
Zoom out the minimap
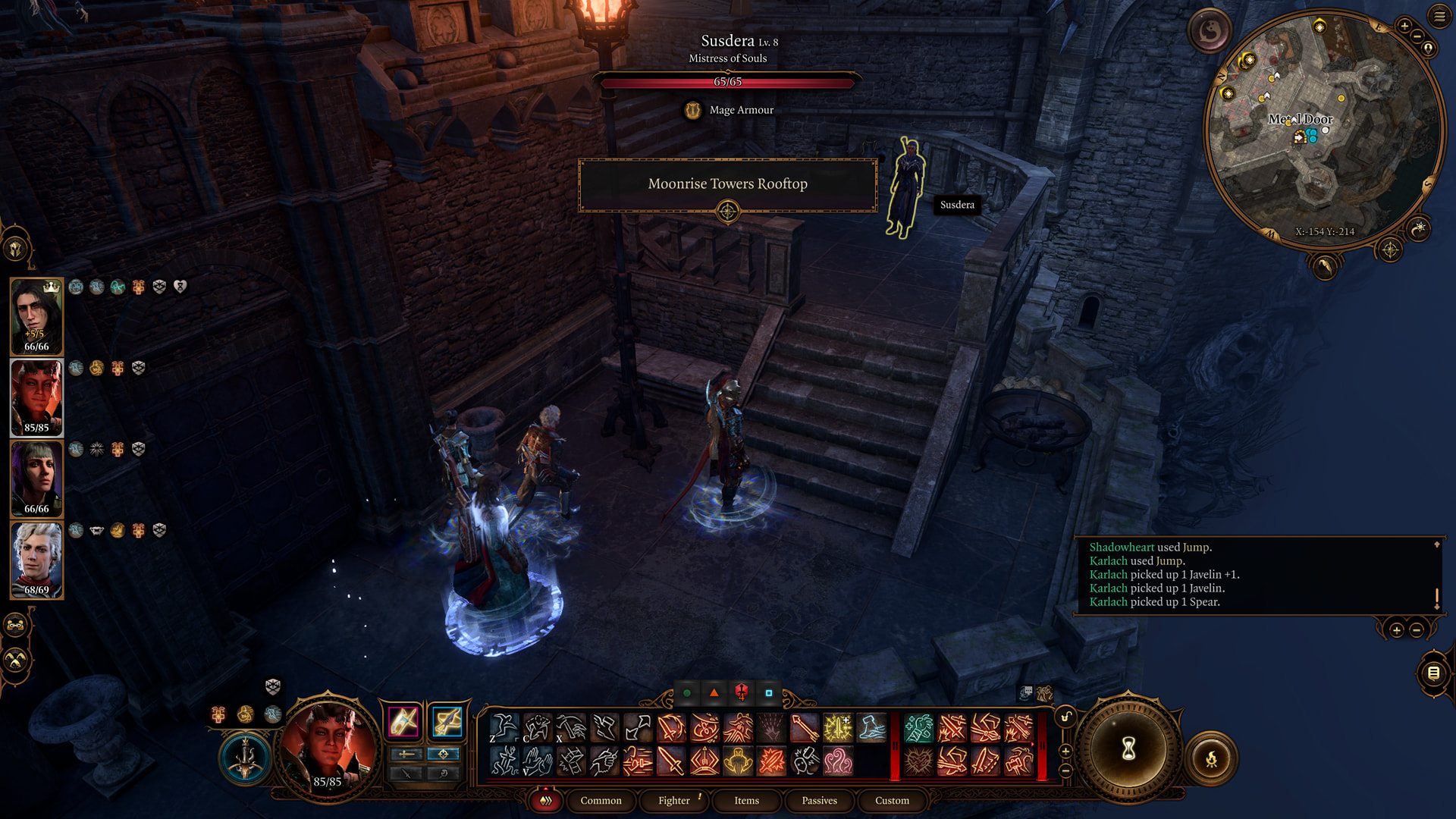coord(1417,36)
